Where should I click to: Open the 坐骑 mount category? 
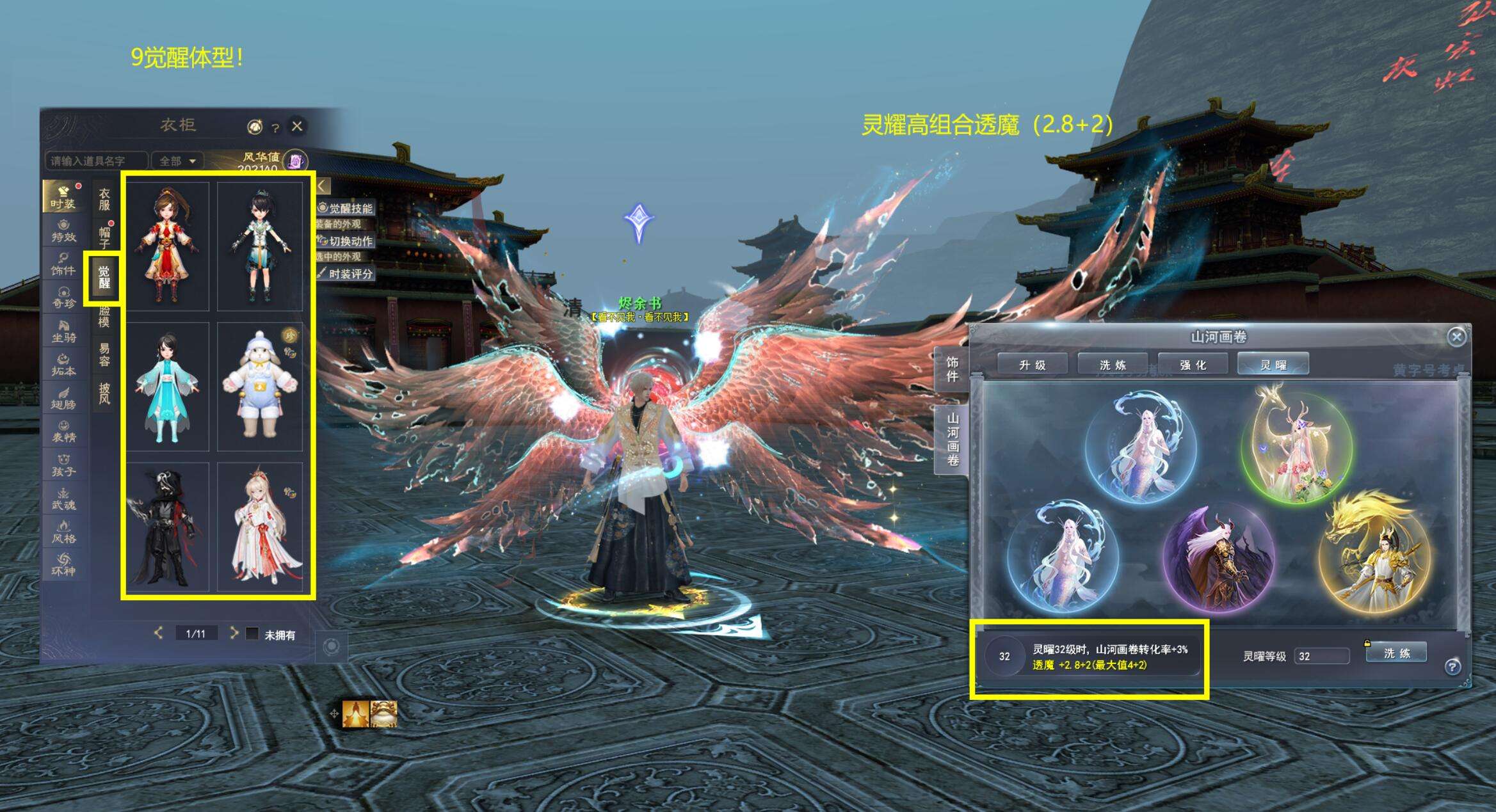(x=63, y=331)
